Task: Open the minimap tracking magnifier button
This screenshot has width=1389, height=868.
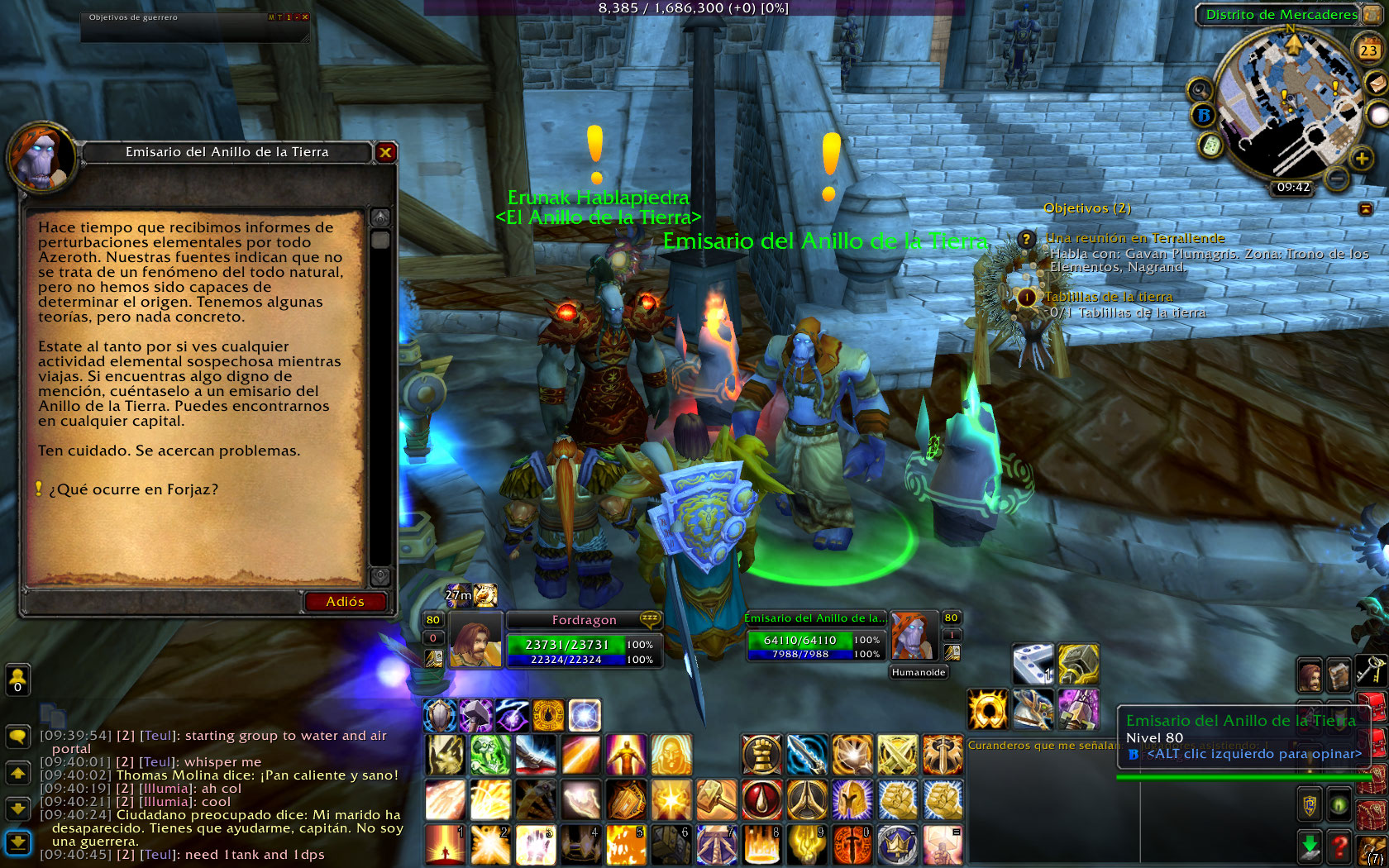Action: click(x=1199, y=89)
